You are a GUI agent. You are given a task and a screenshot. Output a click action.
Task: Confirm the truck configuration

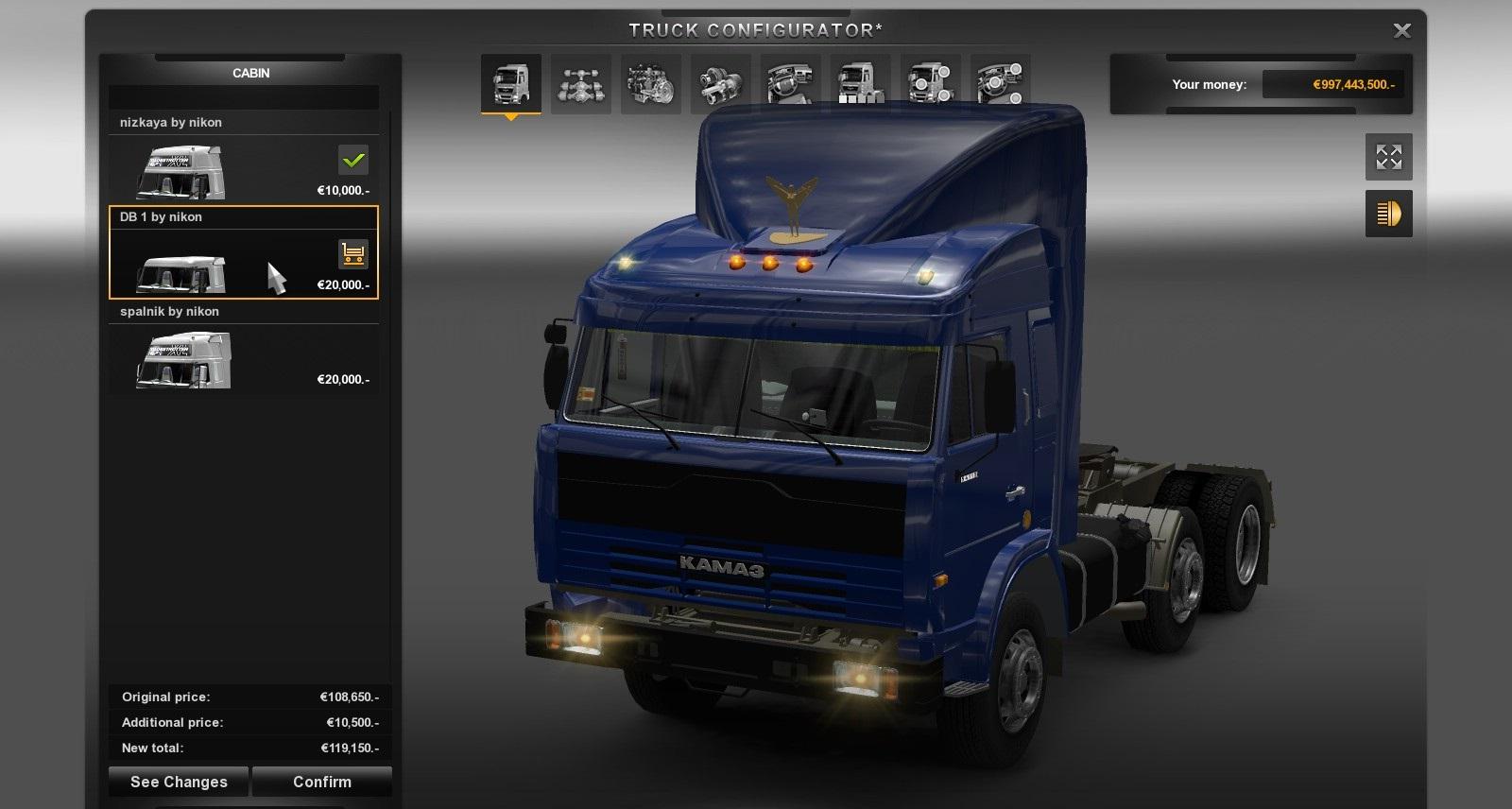tap(321, 782)
